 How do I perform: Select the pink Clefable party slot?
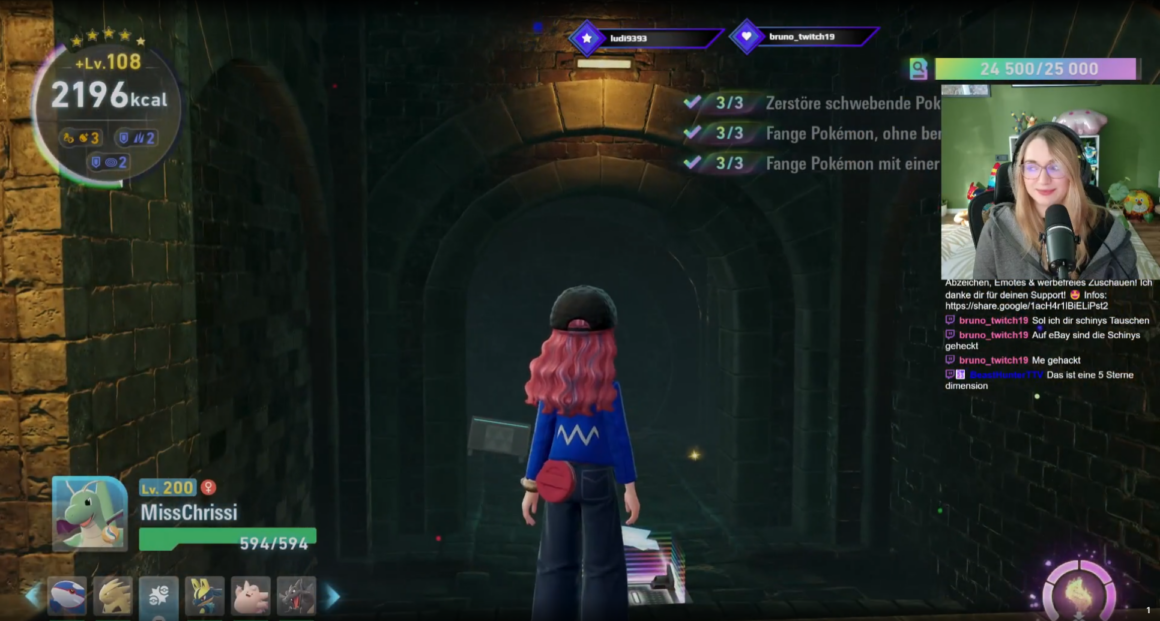[251, 596]
